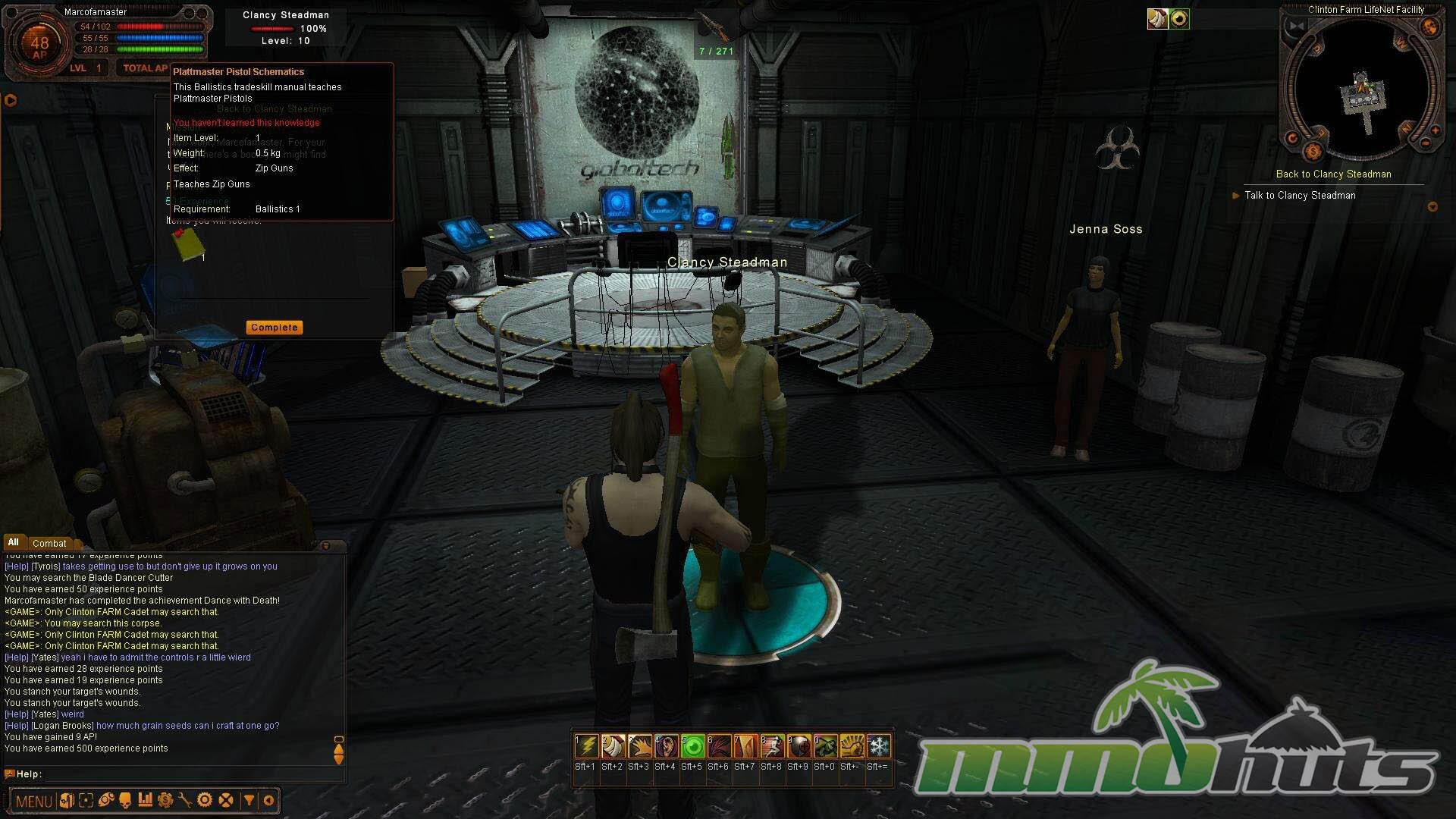Viewport: 1456px width, 819px height.
Task: Open the bar chart stats icon
Action: 145,800
